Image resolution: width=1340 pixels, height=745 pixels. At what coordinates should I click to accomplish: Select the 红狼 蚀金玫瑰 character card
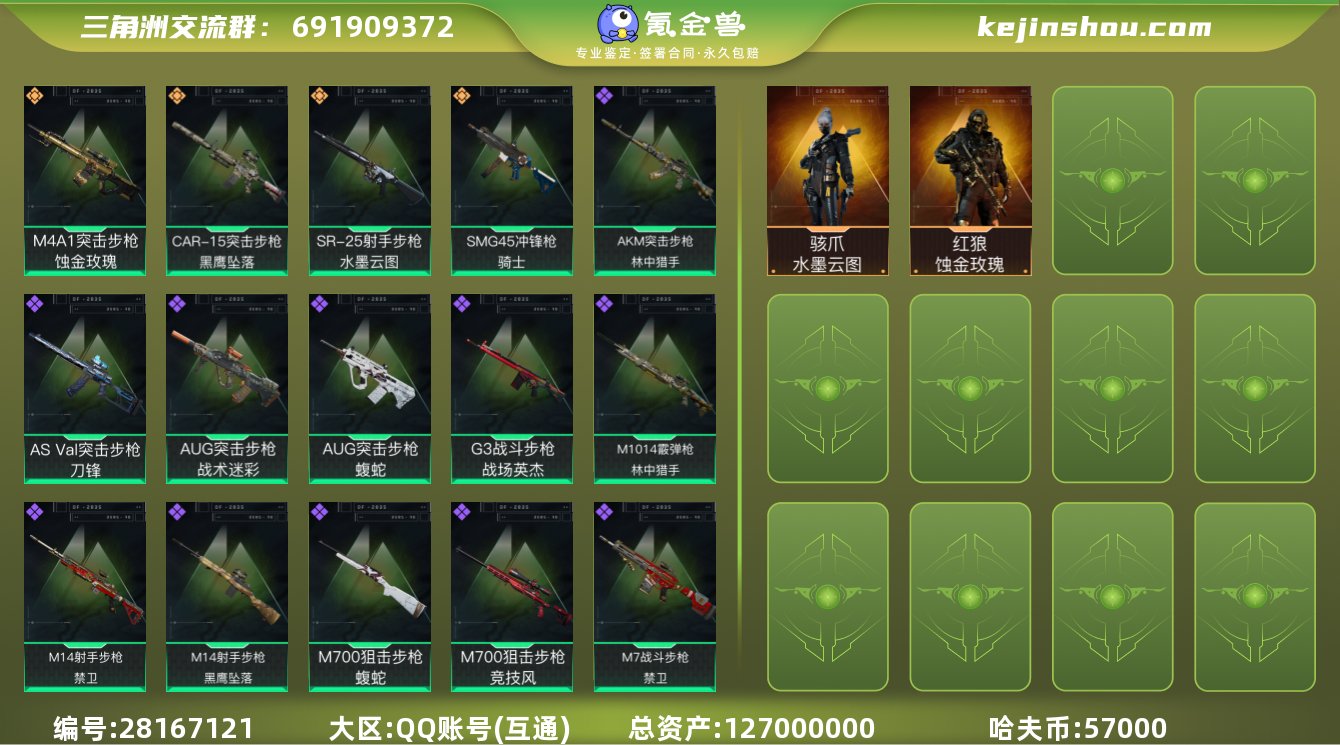tap(970, 180)
